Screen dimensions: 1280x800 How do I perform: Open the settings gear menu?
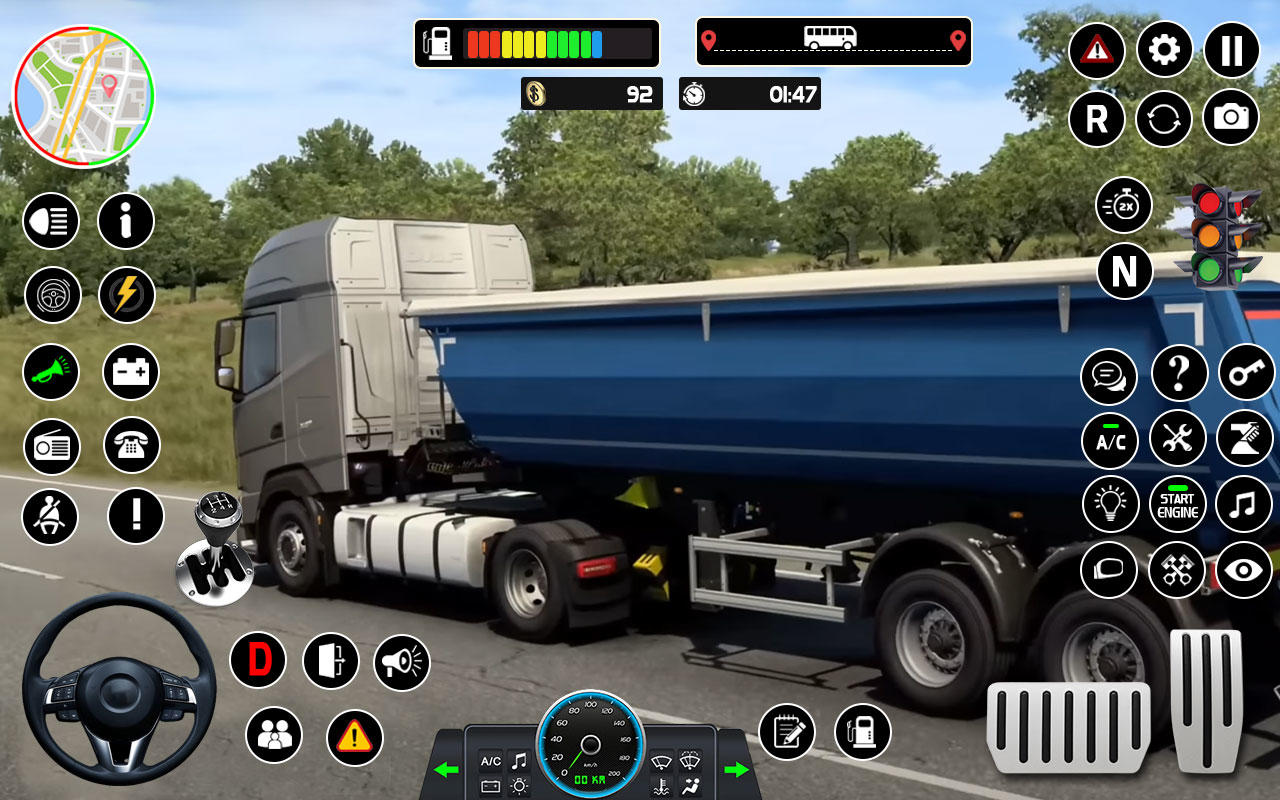pyautogui.click(x=1164, y=51)
